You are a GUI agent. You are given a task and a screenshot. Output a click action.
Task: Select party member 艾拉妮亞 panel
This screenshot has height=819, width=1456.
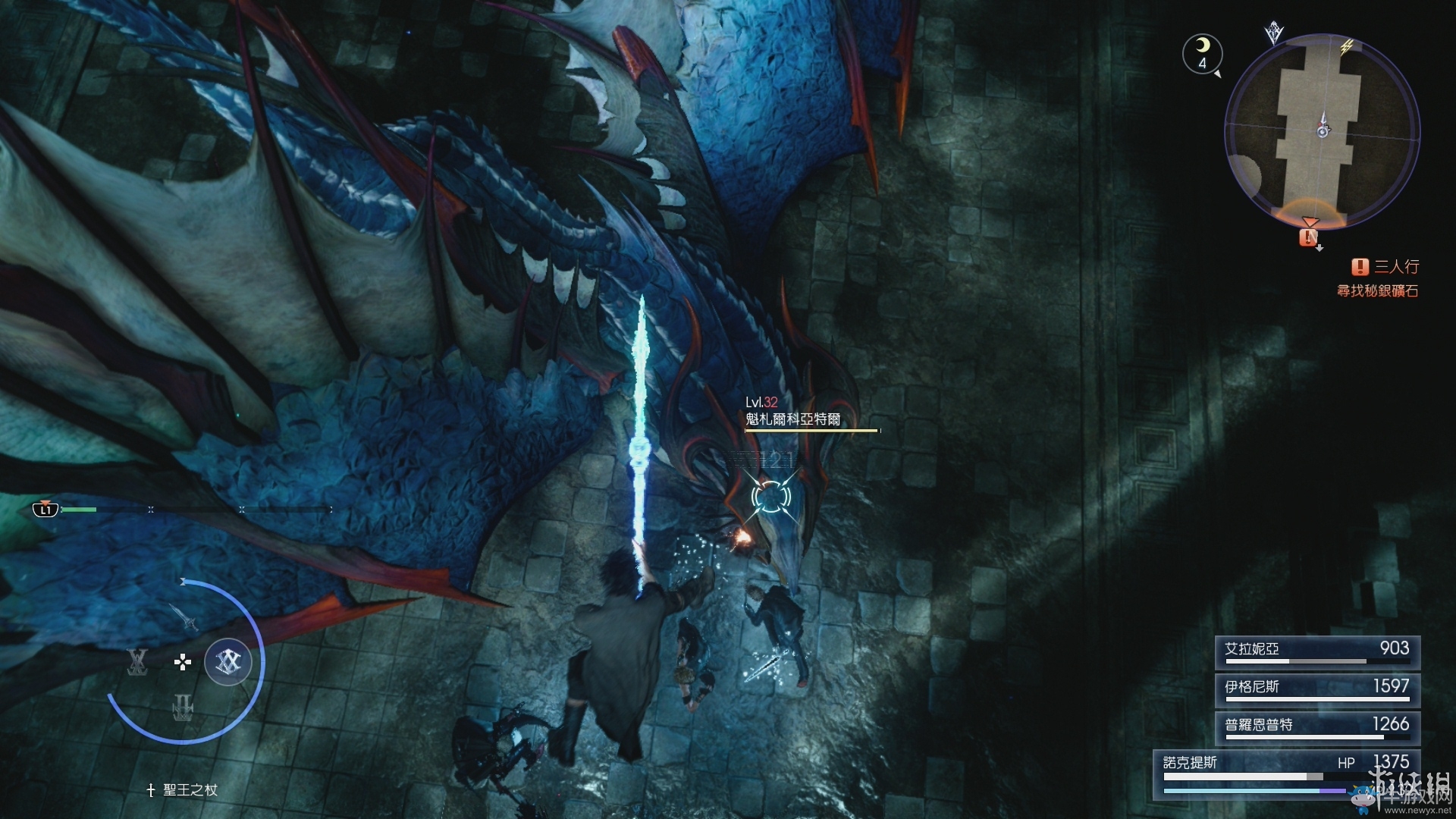pos(1316,651)
